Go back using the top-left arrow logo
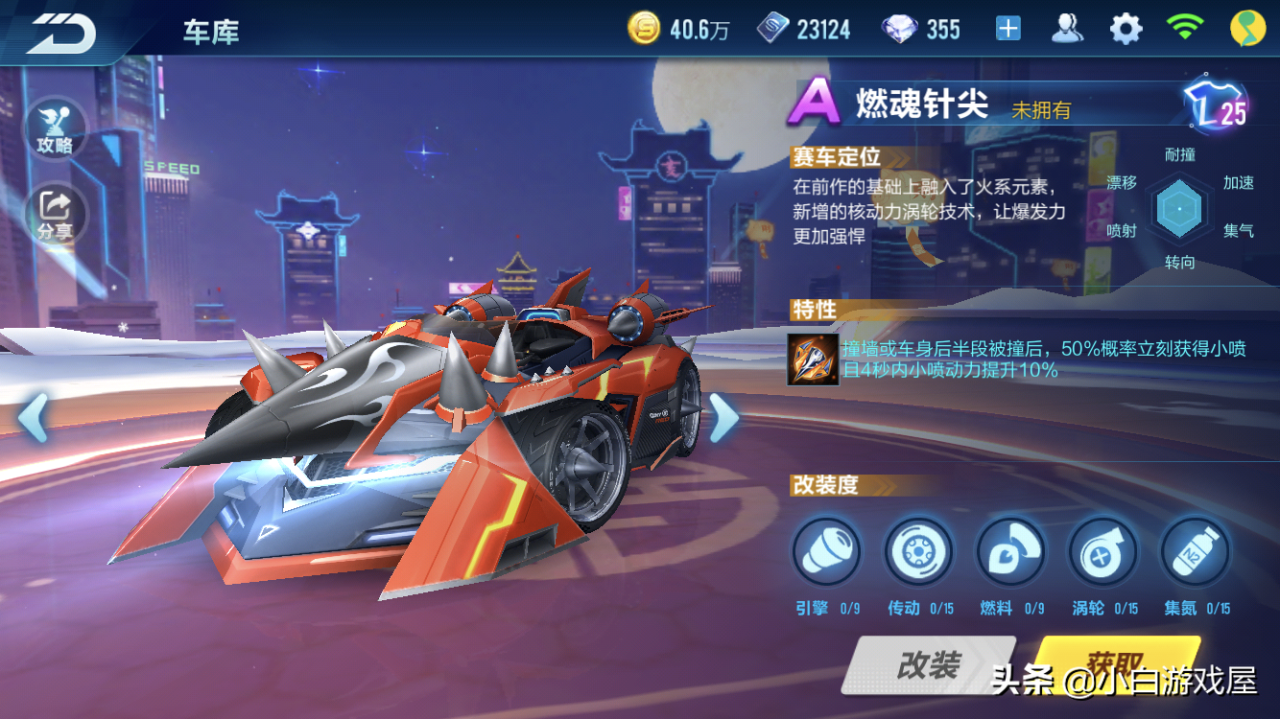Viewport: 1280px width, 719px height. pyautogui.click(x=62, y=32)
